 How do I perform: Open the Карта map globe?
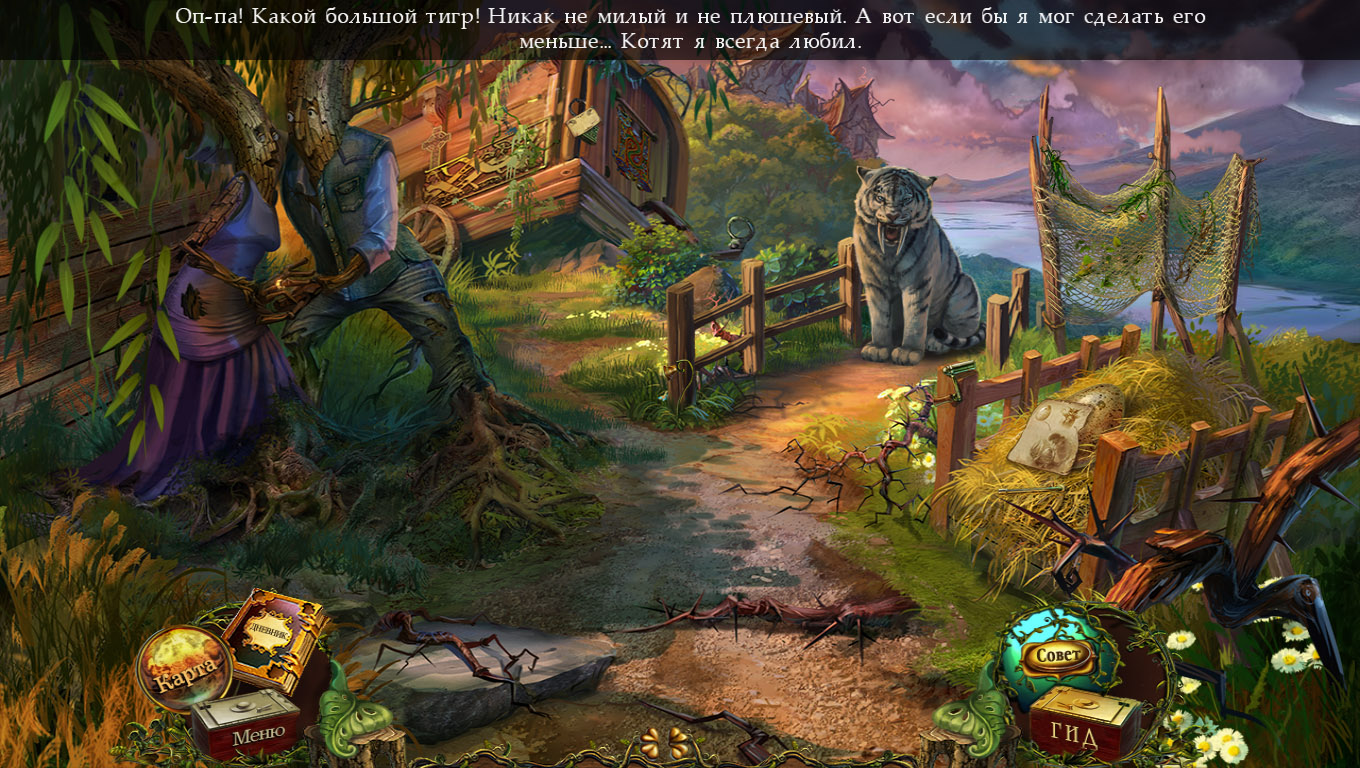point(183,666)
